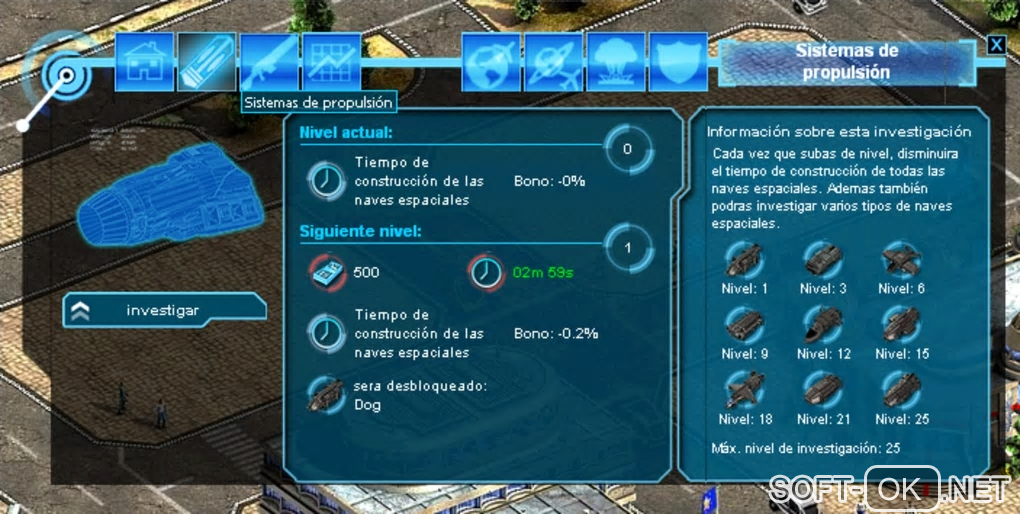The image size is (1020, 514).
Task: Select the ship unlocked at Nivel: 1
Action: pyautogui.click(x=741, y=260)
